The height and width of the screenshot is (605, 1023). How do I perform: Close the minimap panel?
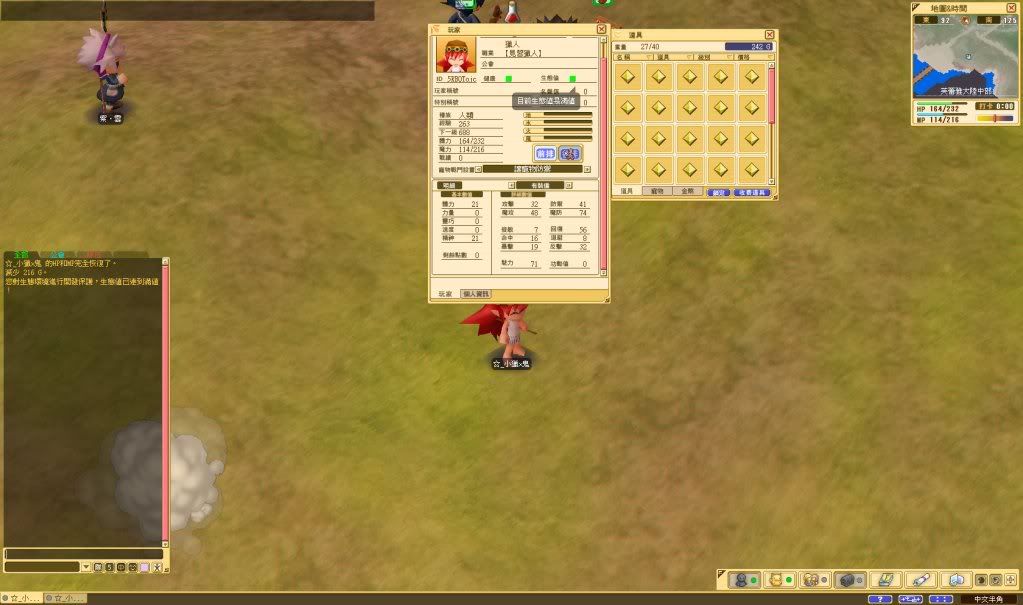[x=1014, y=8]
